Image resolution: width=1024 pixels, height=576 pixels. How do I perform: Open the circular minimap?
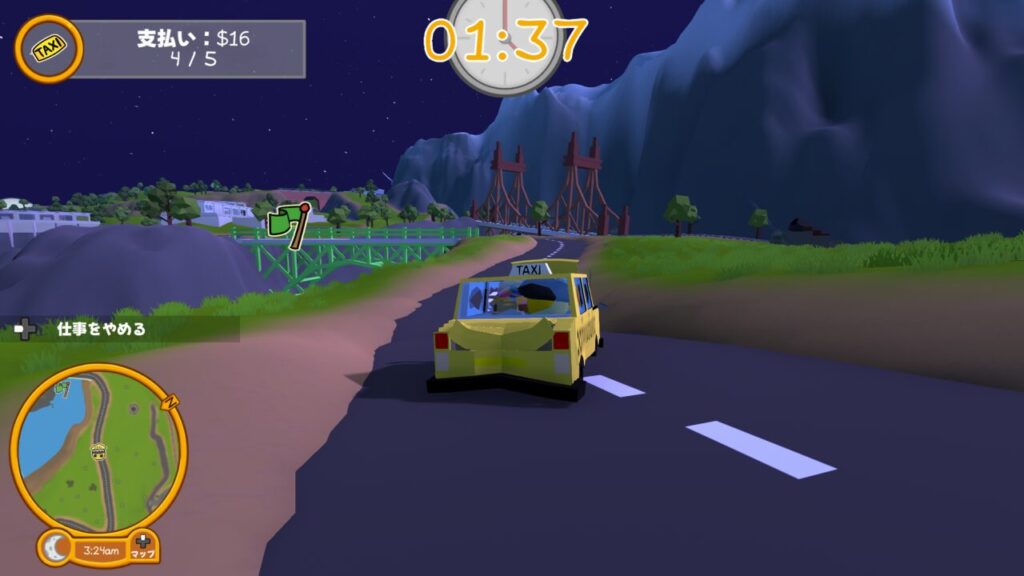point(98,447)
